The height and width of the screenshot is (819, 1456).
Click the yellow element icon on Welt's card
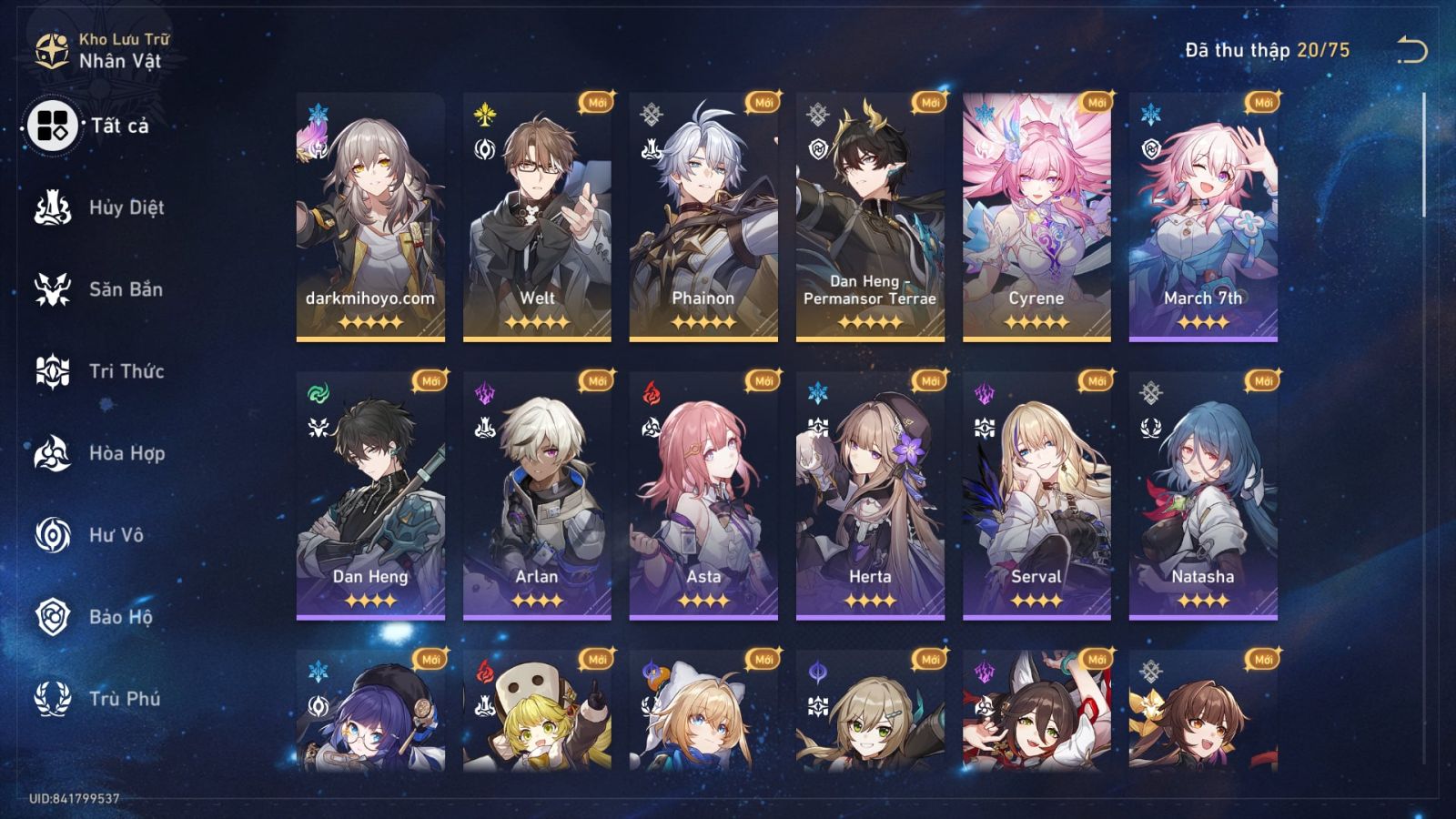pos(483,113)
